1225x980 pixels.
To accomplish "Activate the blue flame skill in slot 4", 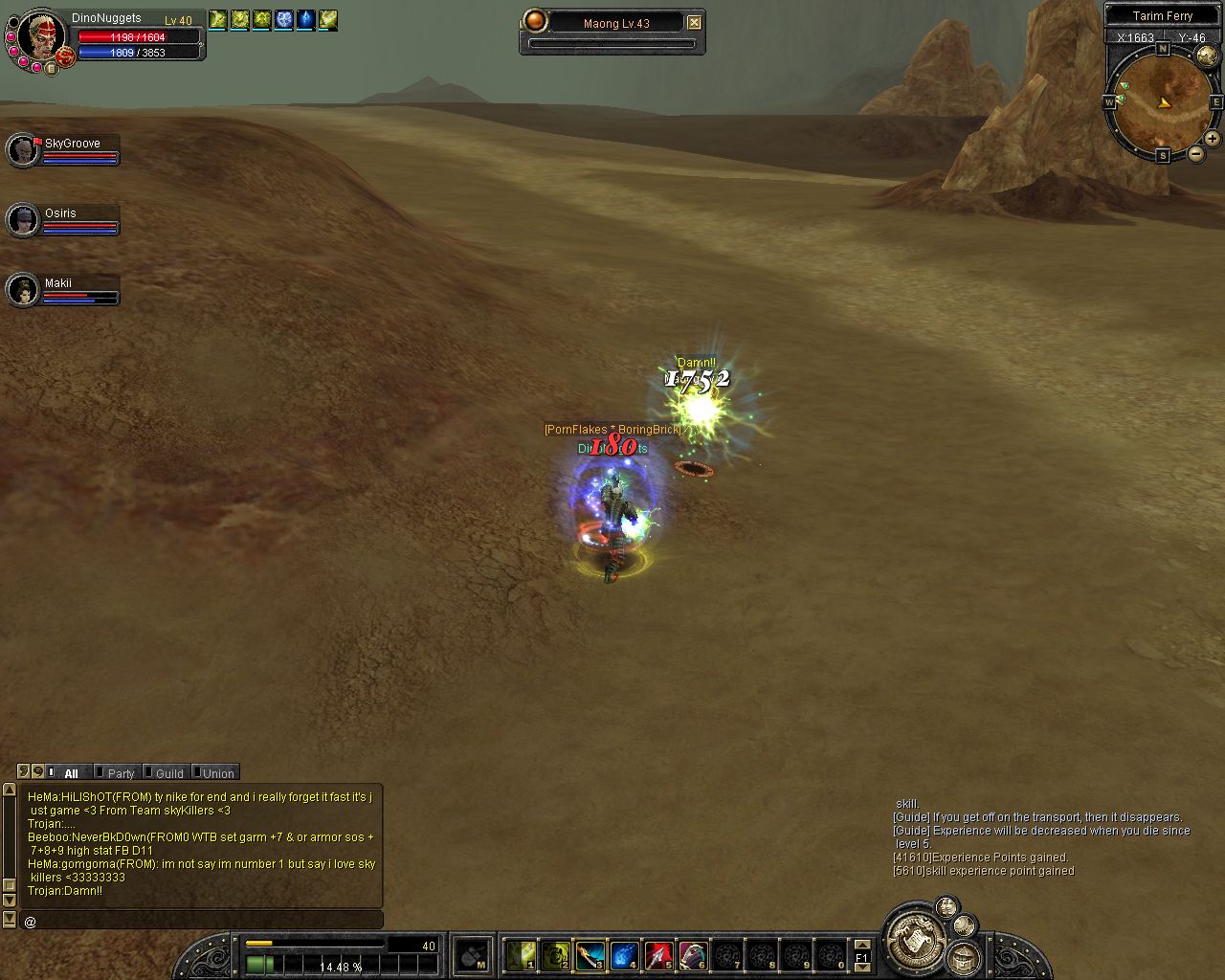I will pyautogui.click(x=625, y=955).
